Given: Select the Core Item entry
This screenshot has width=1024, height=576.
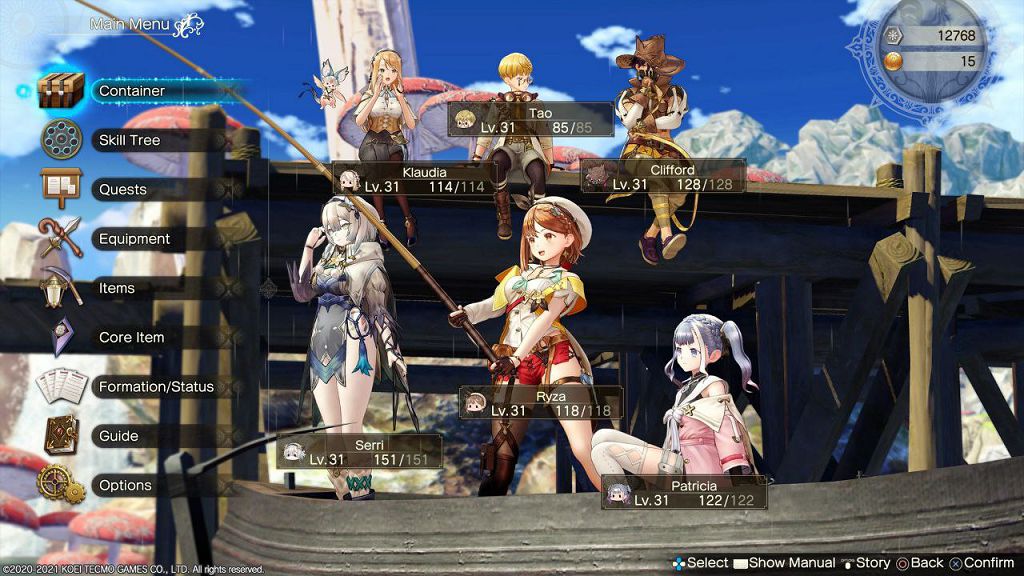Looking at the screenshot, I should coord(131,337).
